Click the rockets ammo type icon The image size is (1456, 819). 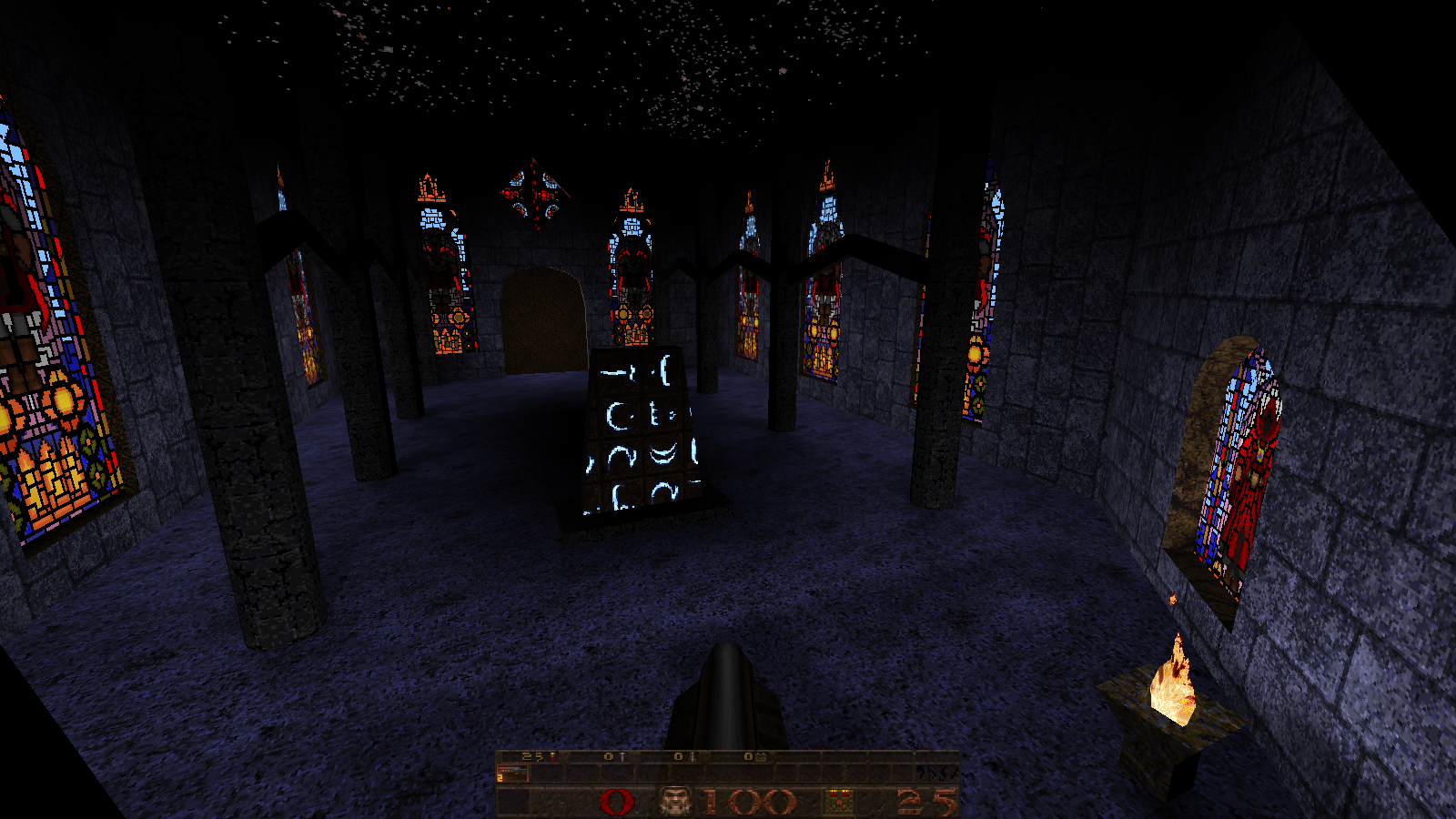[x=692, y=756]
